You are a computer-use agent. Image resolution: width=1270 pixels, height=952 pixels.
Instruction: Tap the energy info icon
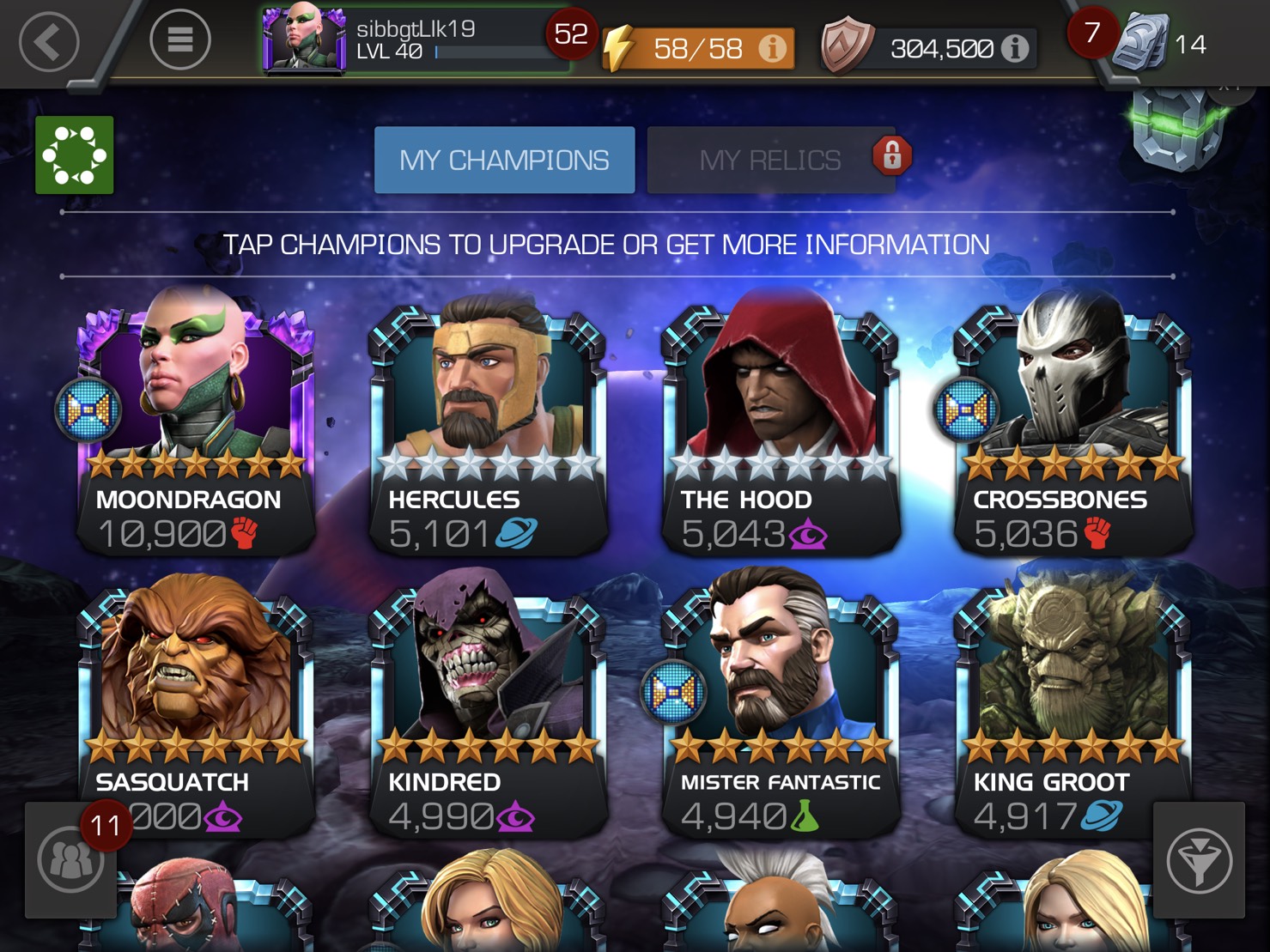tap(772, 49)
